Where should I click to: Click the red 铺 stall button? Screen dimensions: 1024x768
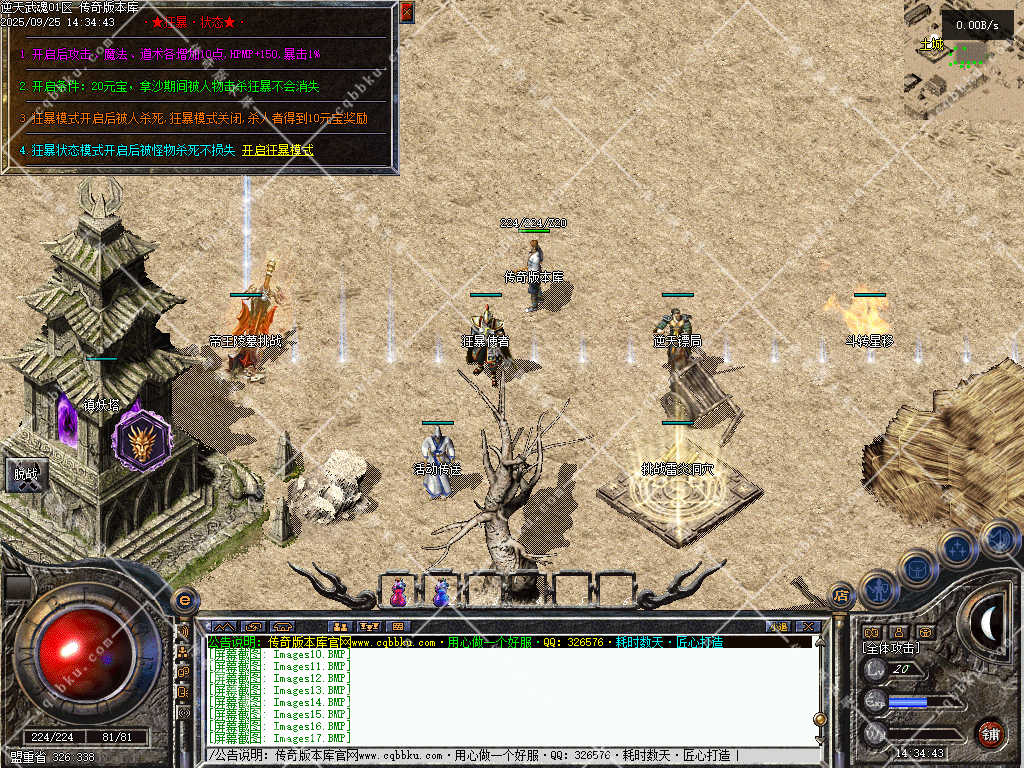(x=990, y=732)
